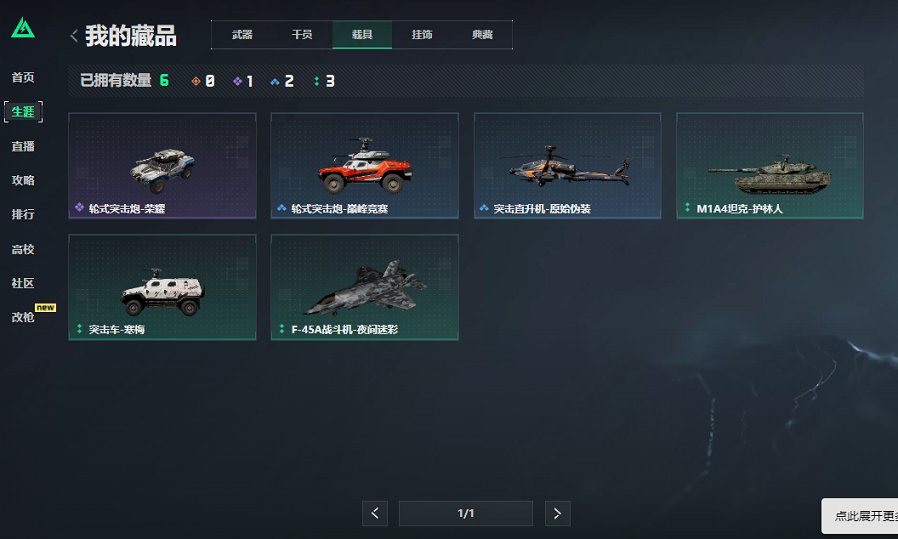Screen dimensions: 898x539
Task: Open the 干员 tab
Action: [302, 35]
